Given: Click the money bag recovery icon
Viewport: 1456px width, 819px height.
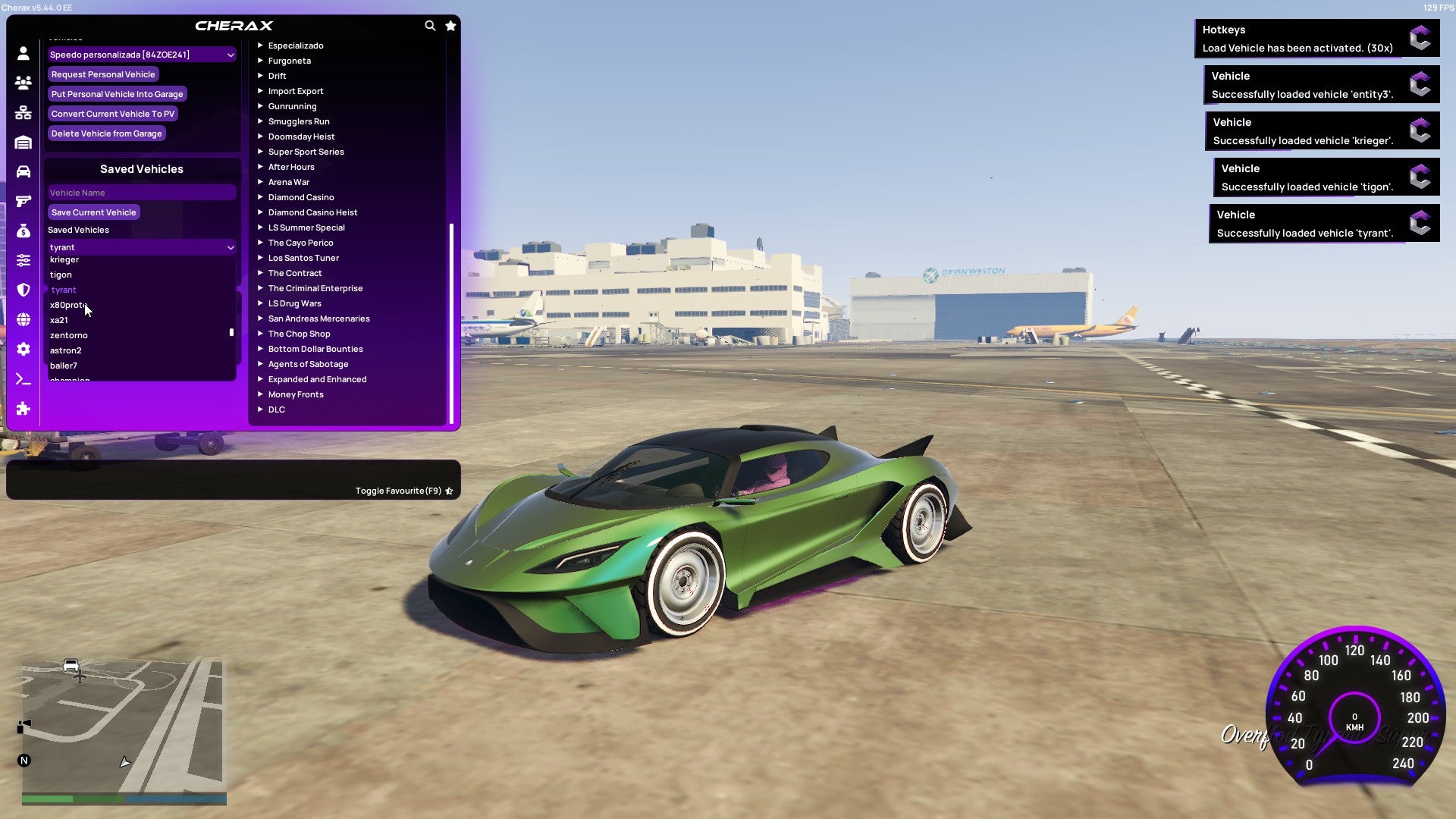Looking at the screenshot, I should point(23,230).
